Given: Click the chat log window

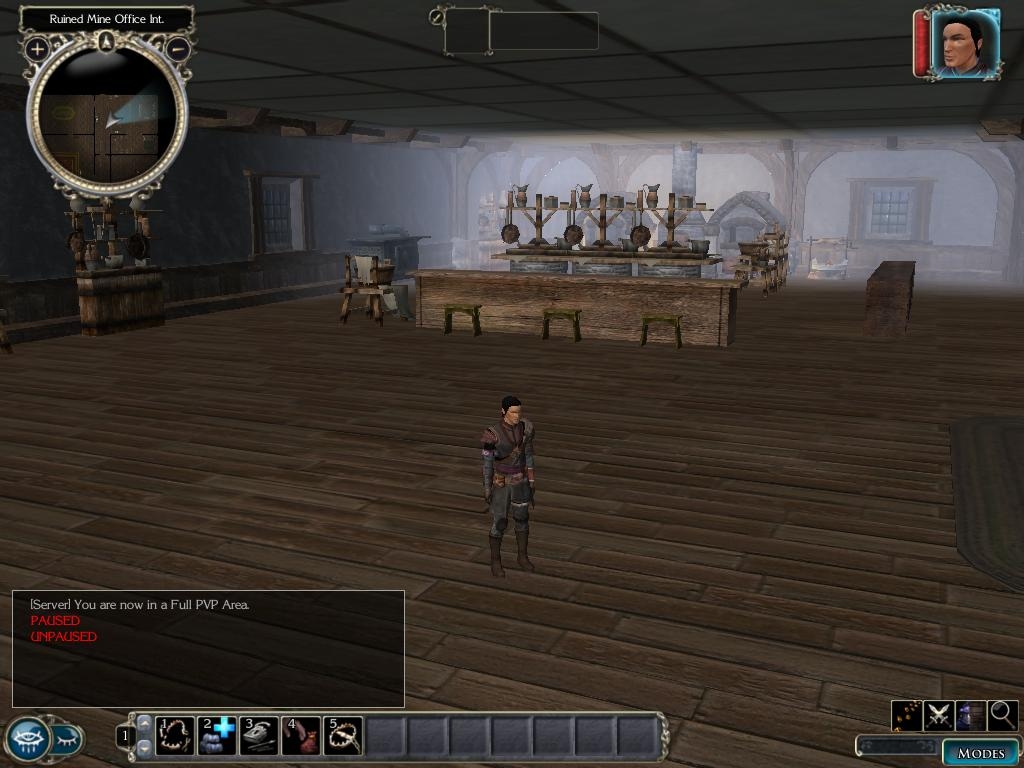Looking at the screenshot, I should pos(208,650).
